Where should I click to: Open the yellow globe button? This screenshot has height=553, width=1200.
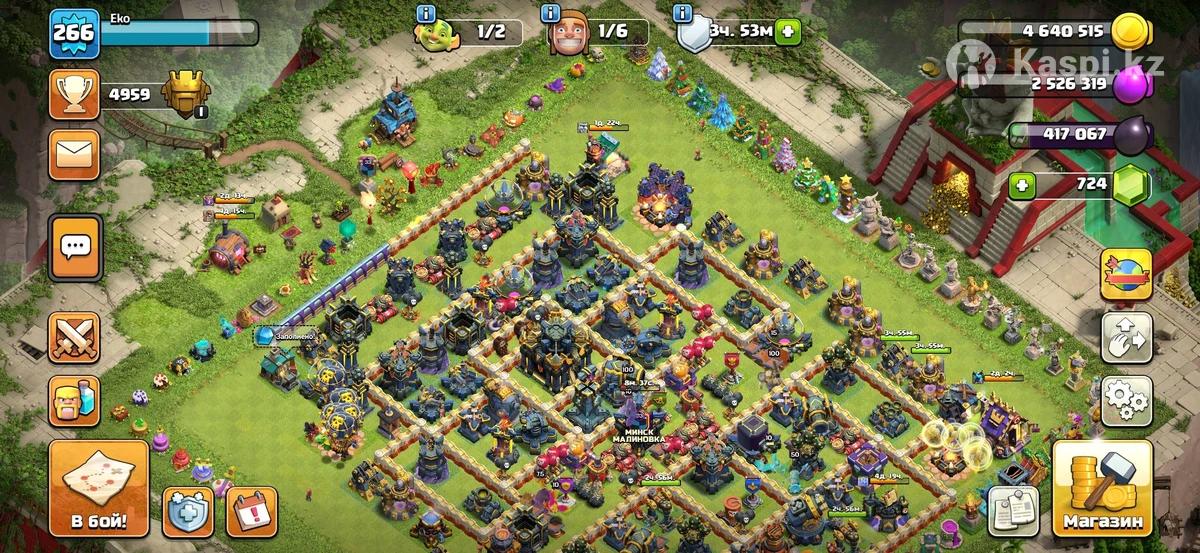[x=1126, y=273]
